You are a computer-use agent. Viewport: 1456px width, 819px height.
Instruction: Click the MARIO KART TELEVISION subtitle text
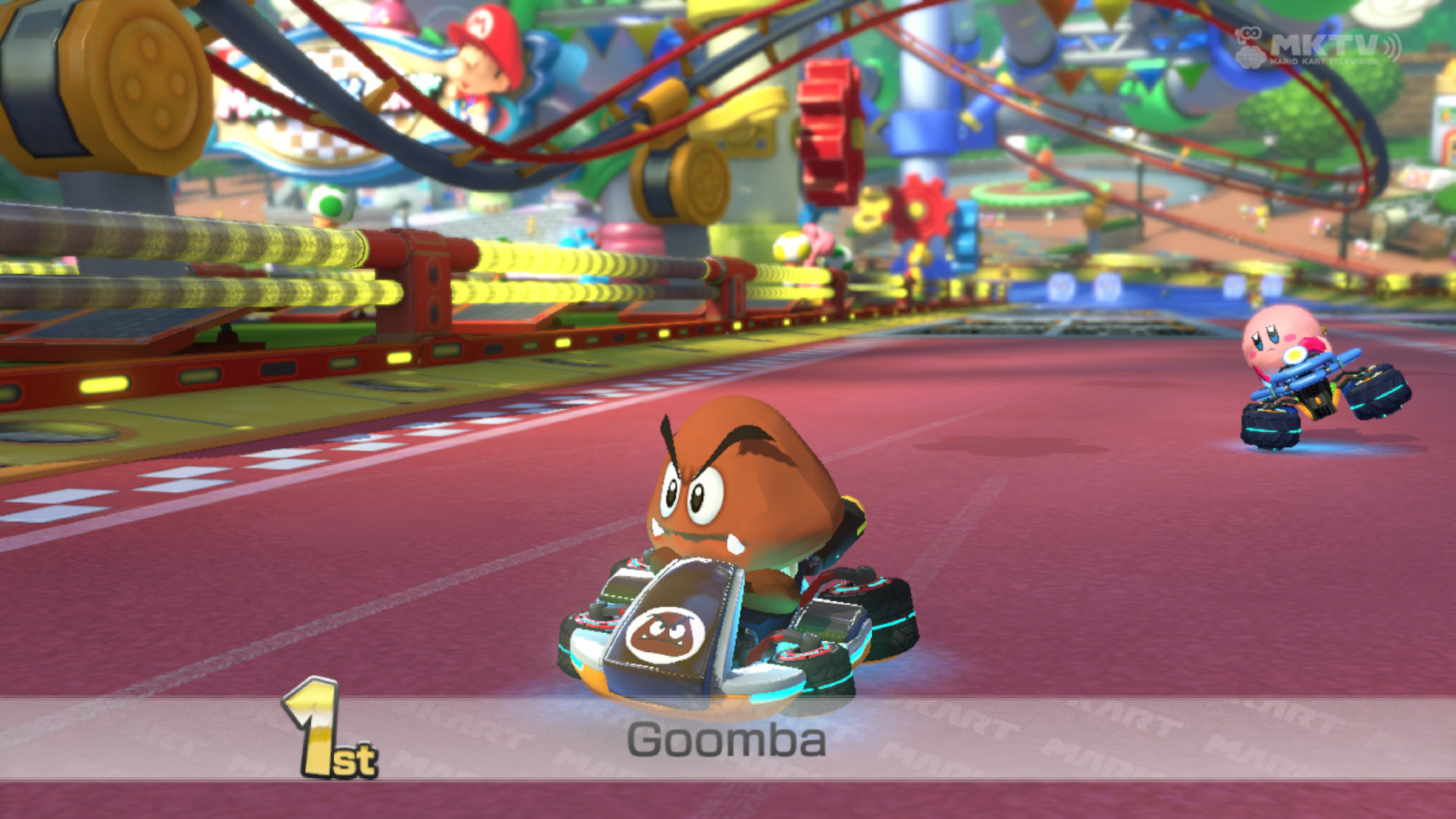(1326, 61)
